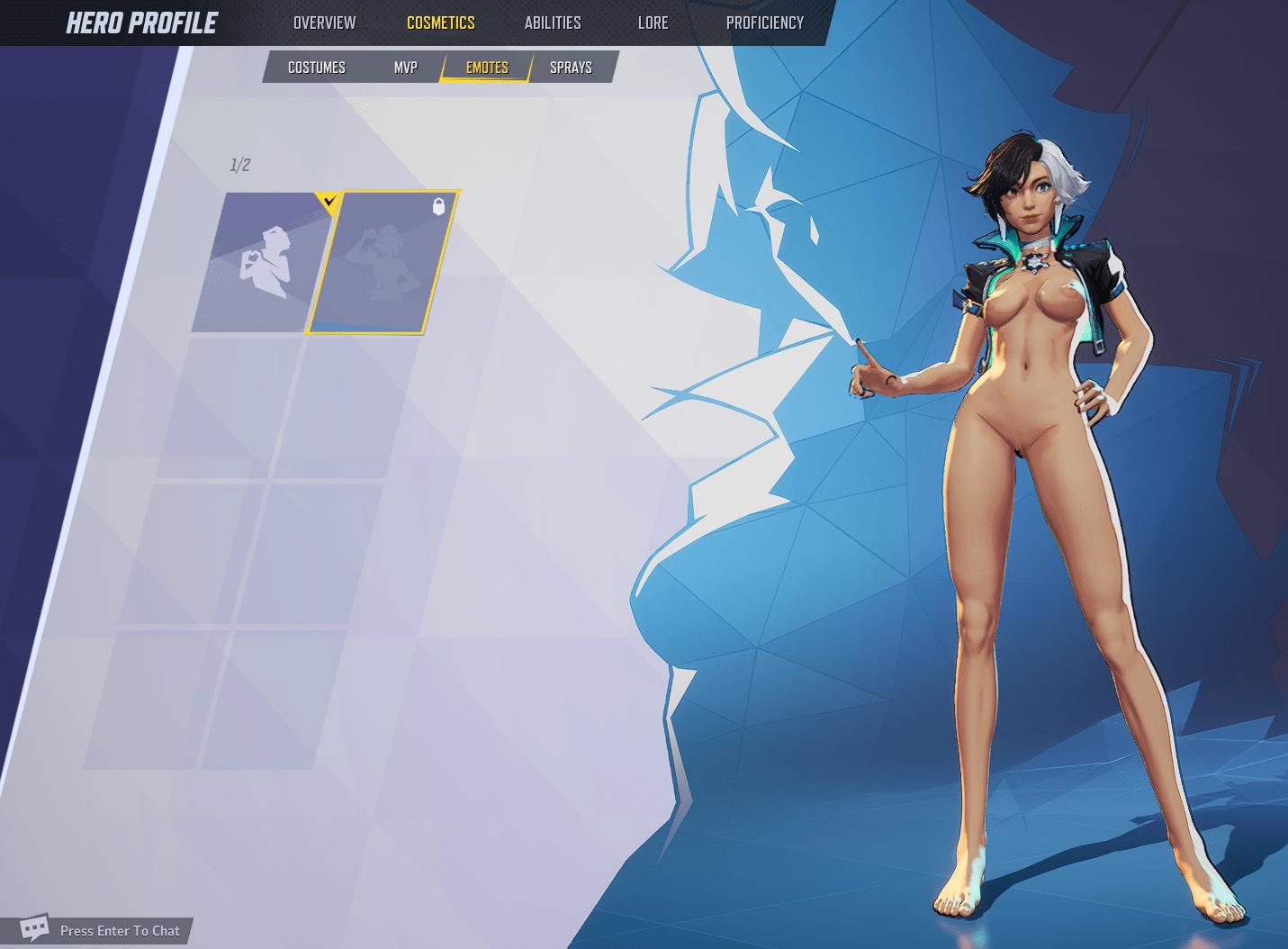Open the MVP sub-tab
1288x949 pixels.
click(x=405, y=68)
